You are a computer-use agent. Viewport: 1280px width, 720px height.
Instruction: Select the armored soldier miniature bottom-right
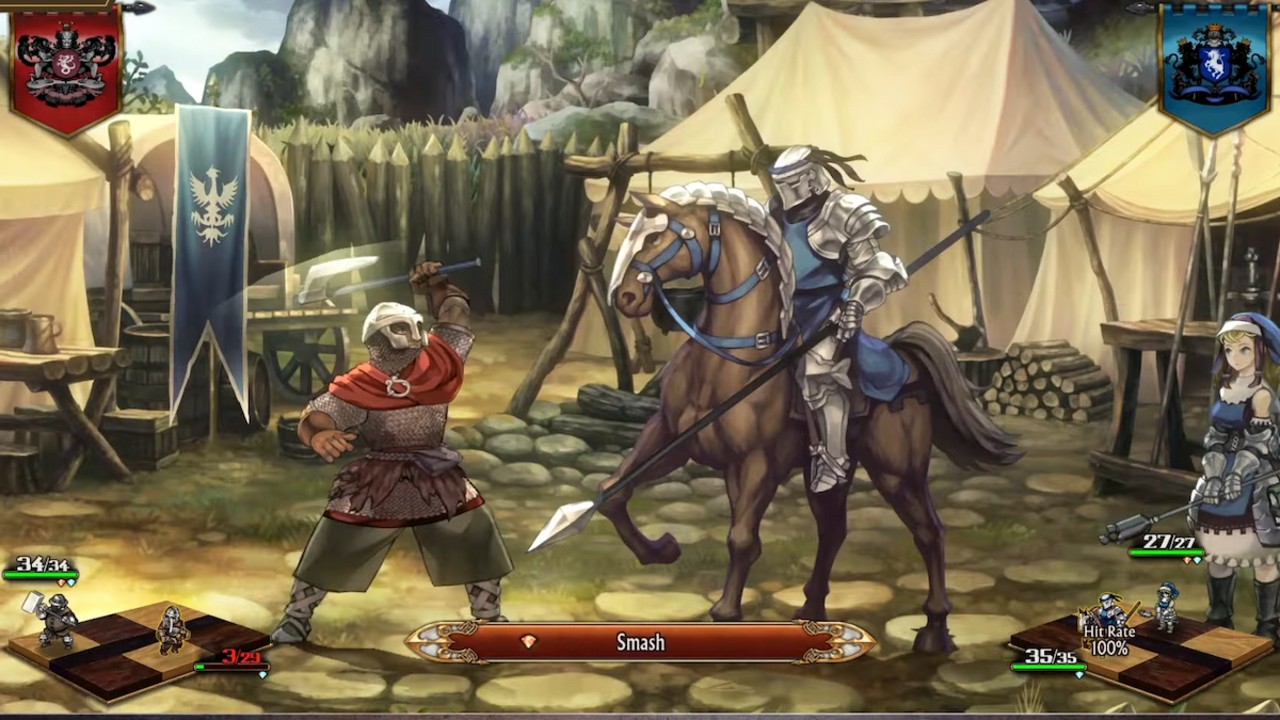[1168, 609]
